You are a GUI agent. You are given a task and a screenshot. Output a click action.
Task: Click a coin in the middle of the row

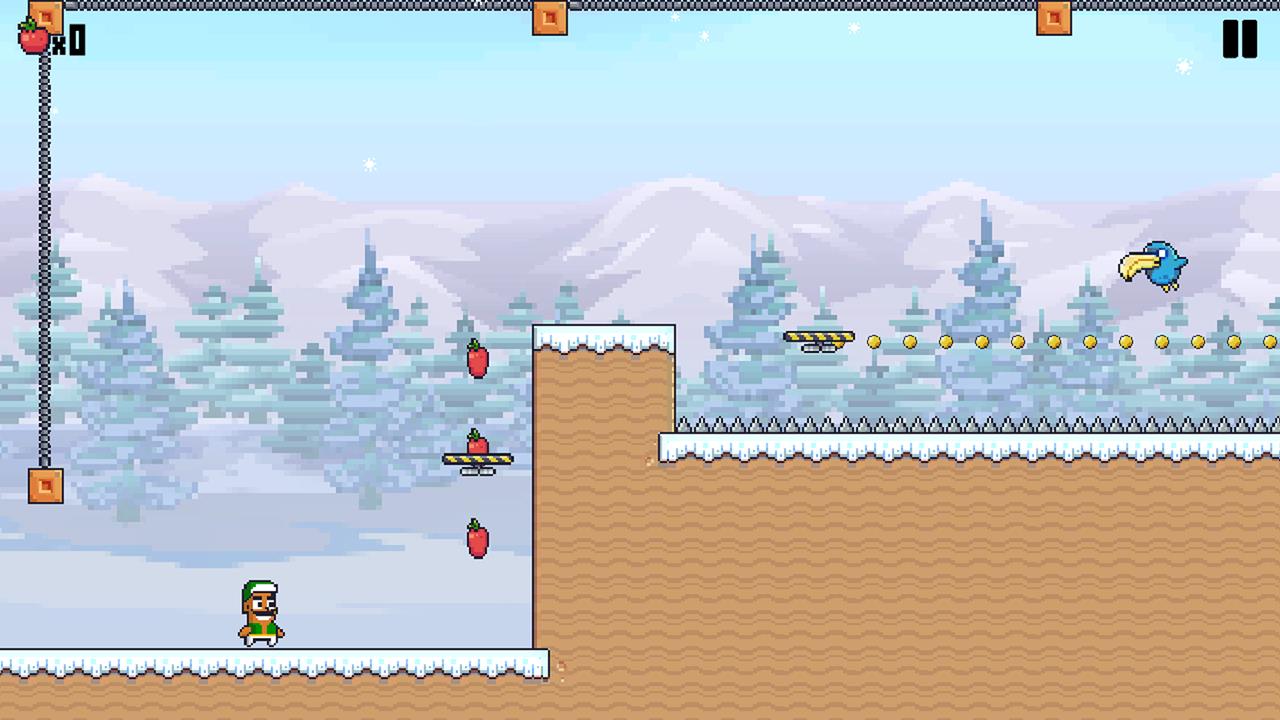[x=1051, y=342]
